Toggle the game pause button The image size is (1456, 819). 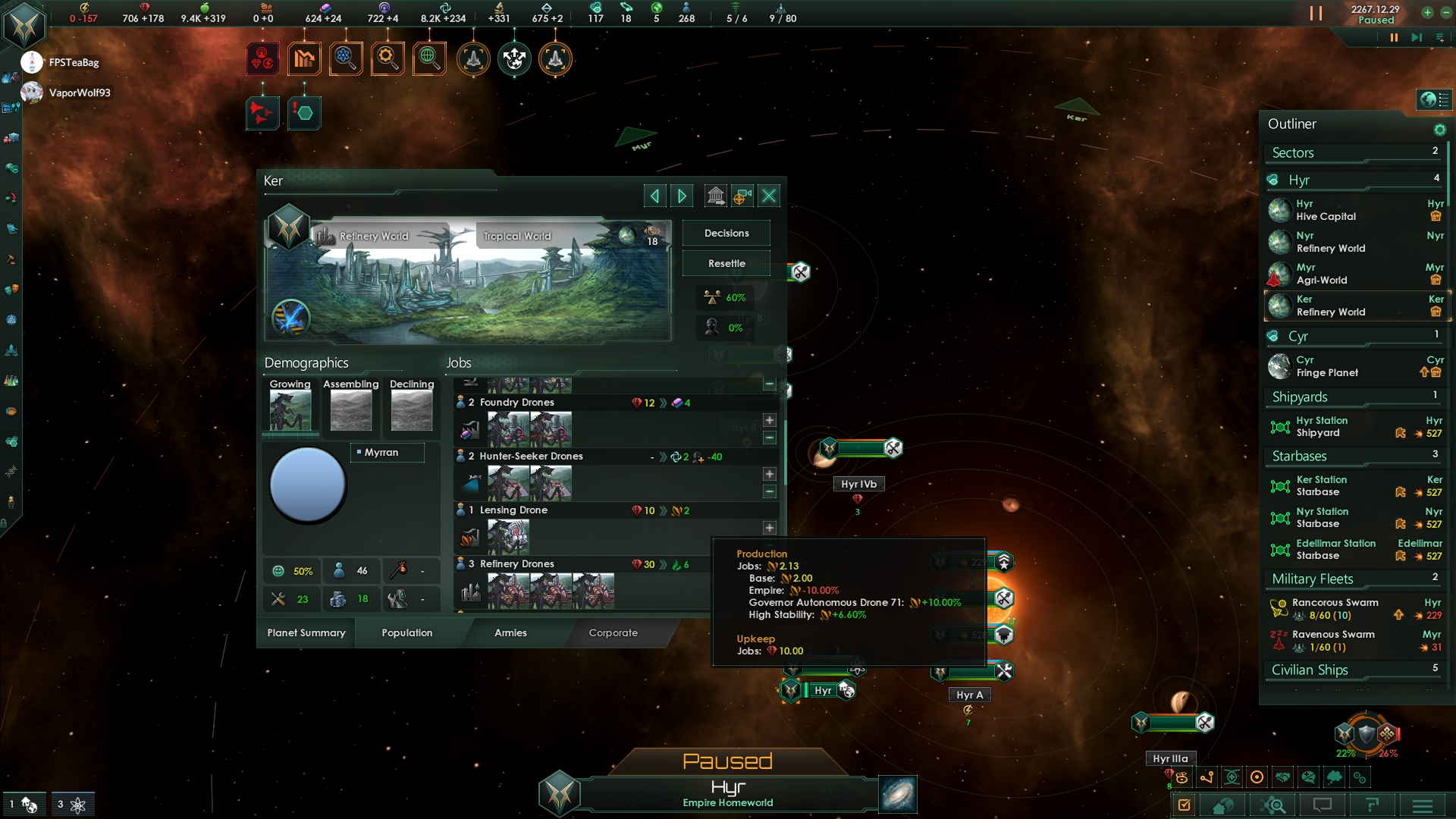1394,37
